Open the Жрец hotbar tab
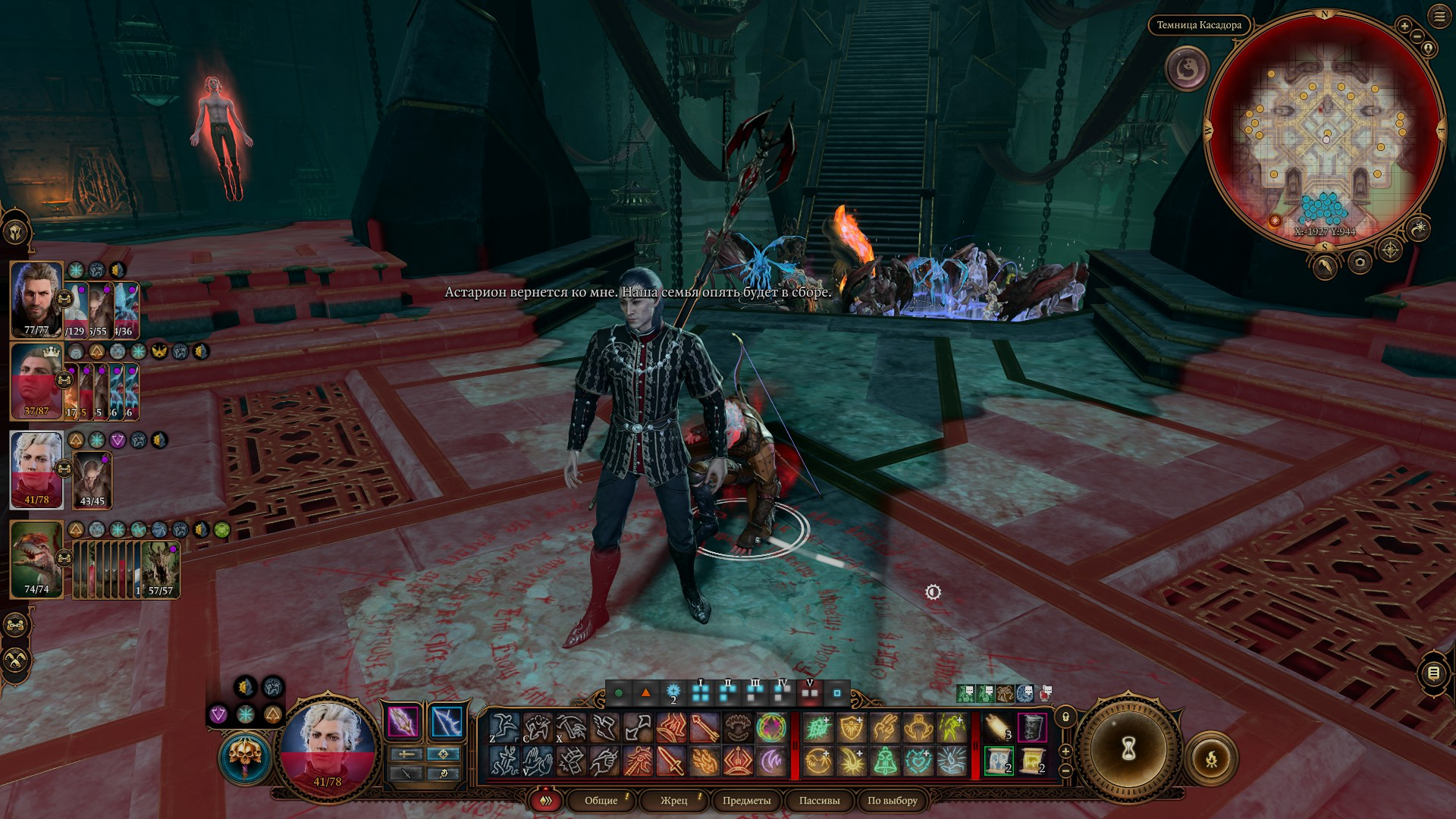 tap(673, 801)
